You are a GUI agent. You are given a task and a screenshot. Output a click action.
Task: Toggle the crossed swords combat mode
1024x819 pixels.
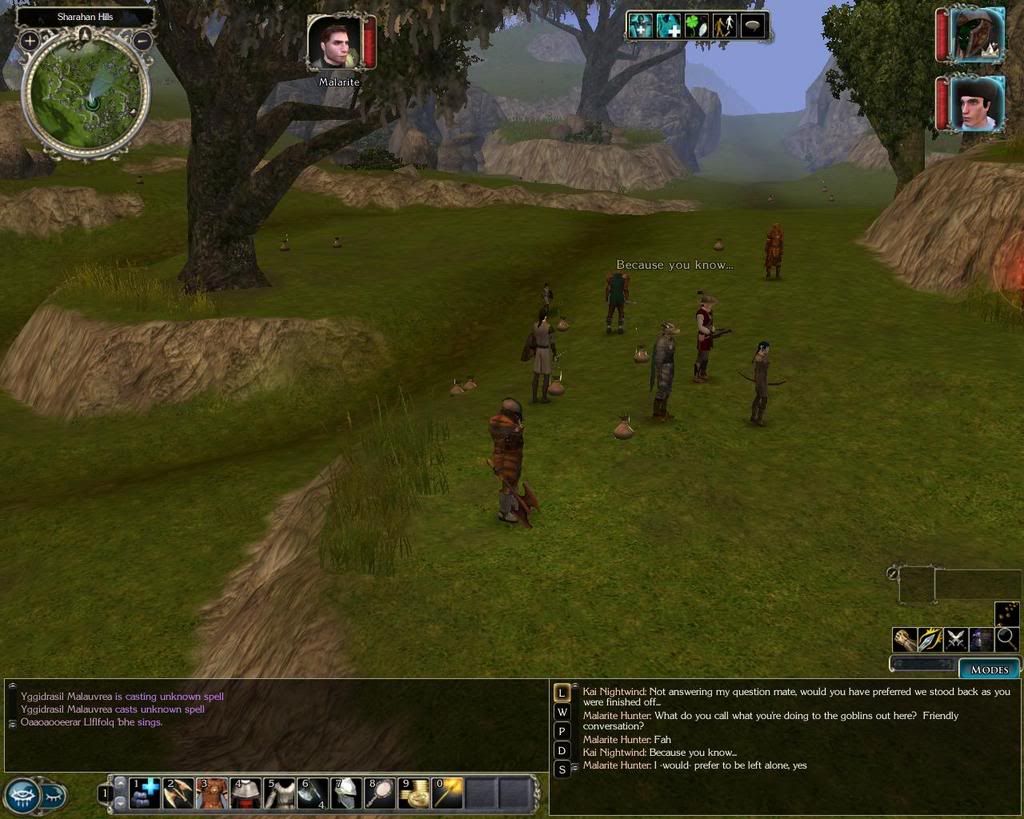[956, 639]
